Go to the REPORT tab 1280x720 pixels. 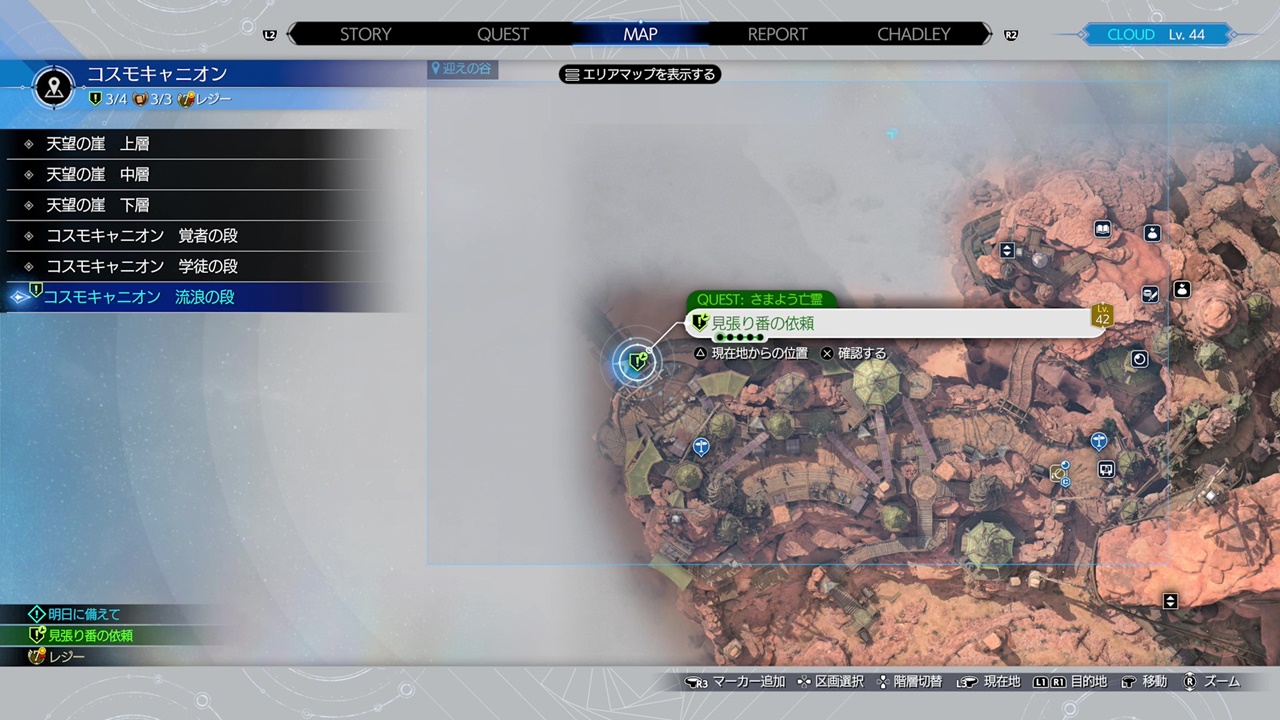pos(777,34)
